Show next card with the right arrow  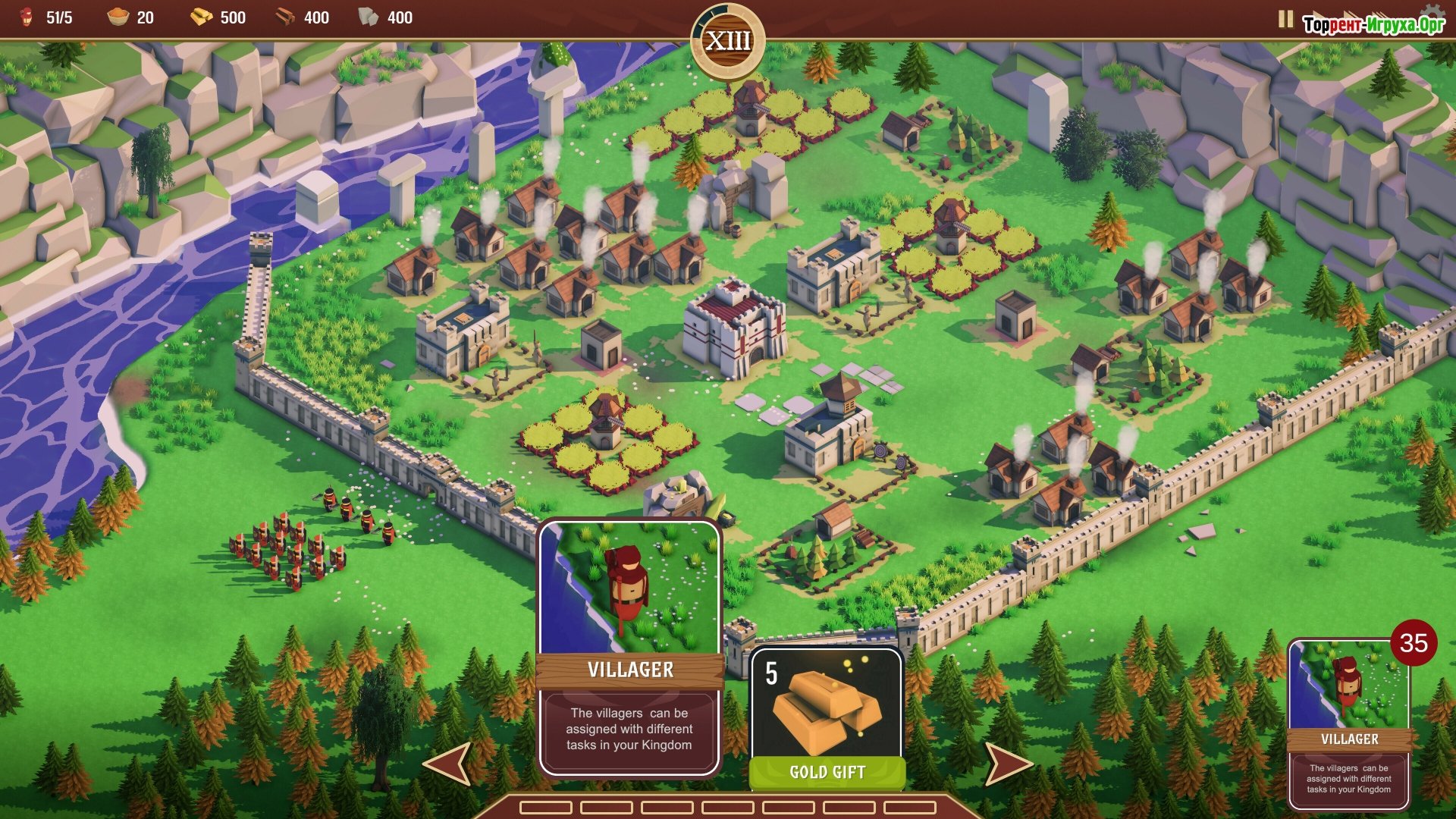[1007, 763]
